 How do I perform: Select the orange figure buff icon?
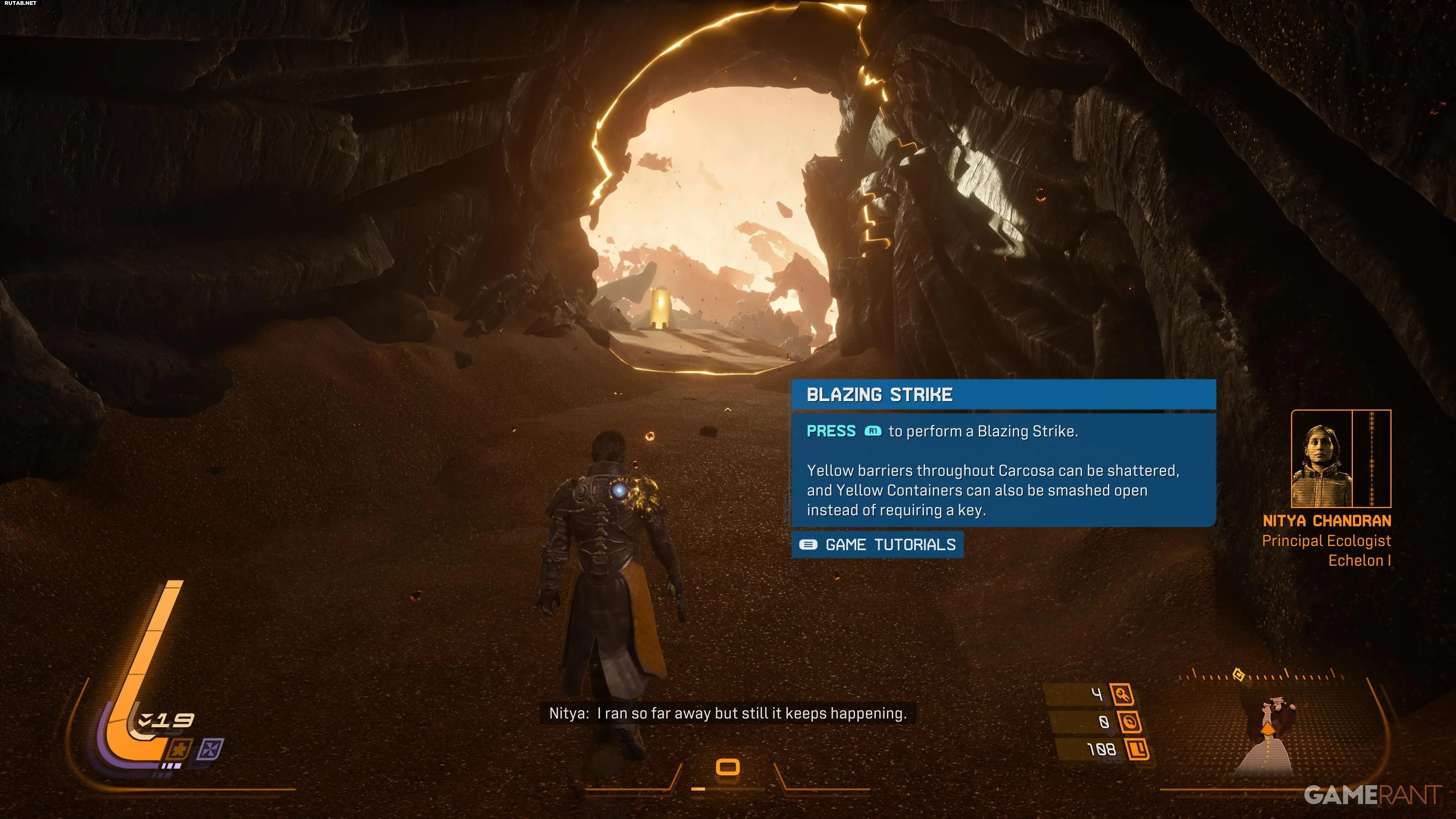tap(180, 750)
